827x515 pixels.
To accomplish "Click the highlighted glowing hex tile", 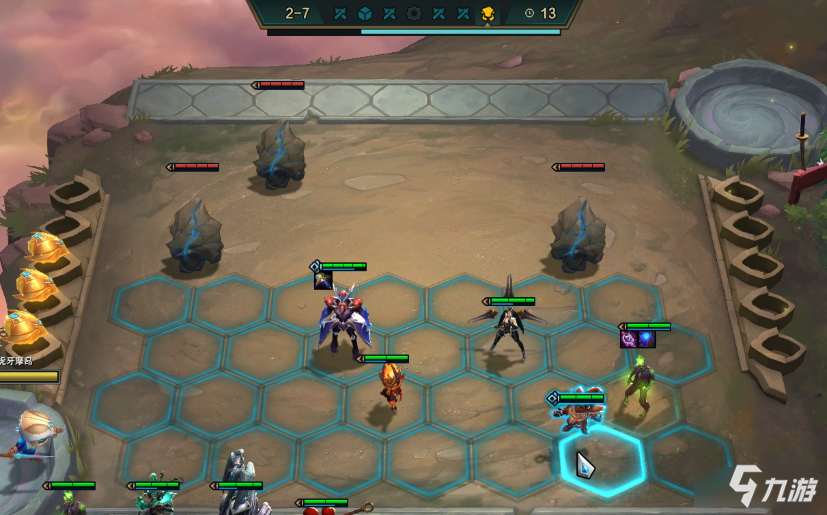I will pyautogui.click(x=602, y=461).
